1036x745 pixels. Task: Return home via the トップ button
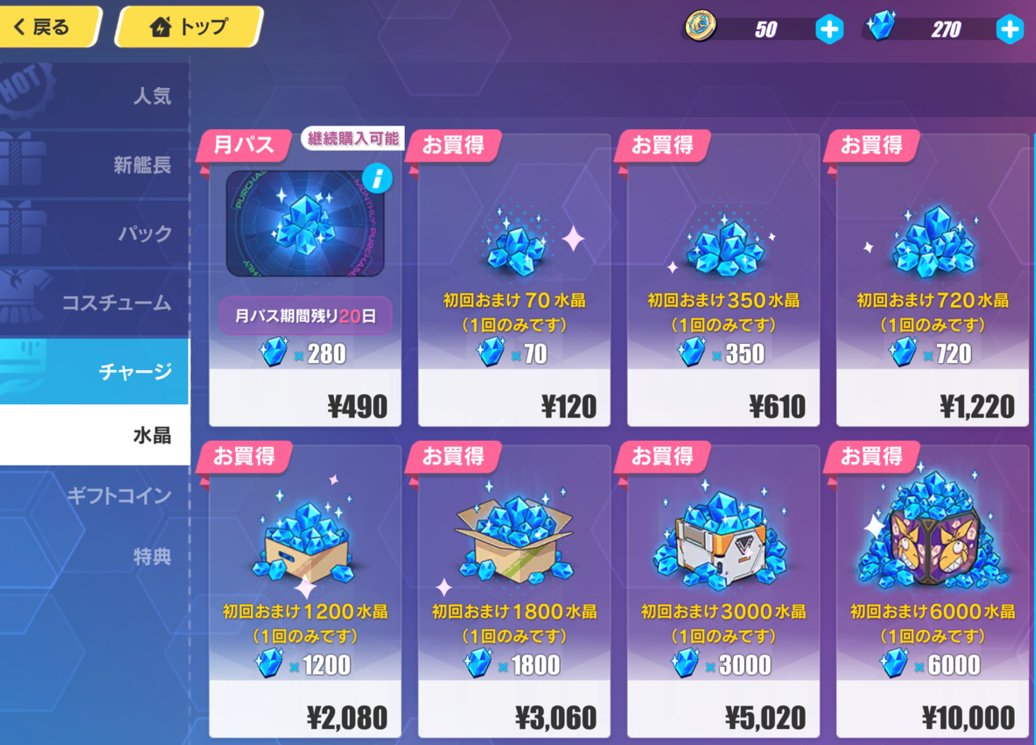188,27
